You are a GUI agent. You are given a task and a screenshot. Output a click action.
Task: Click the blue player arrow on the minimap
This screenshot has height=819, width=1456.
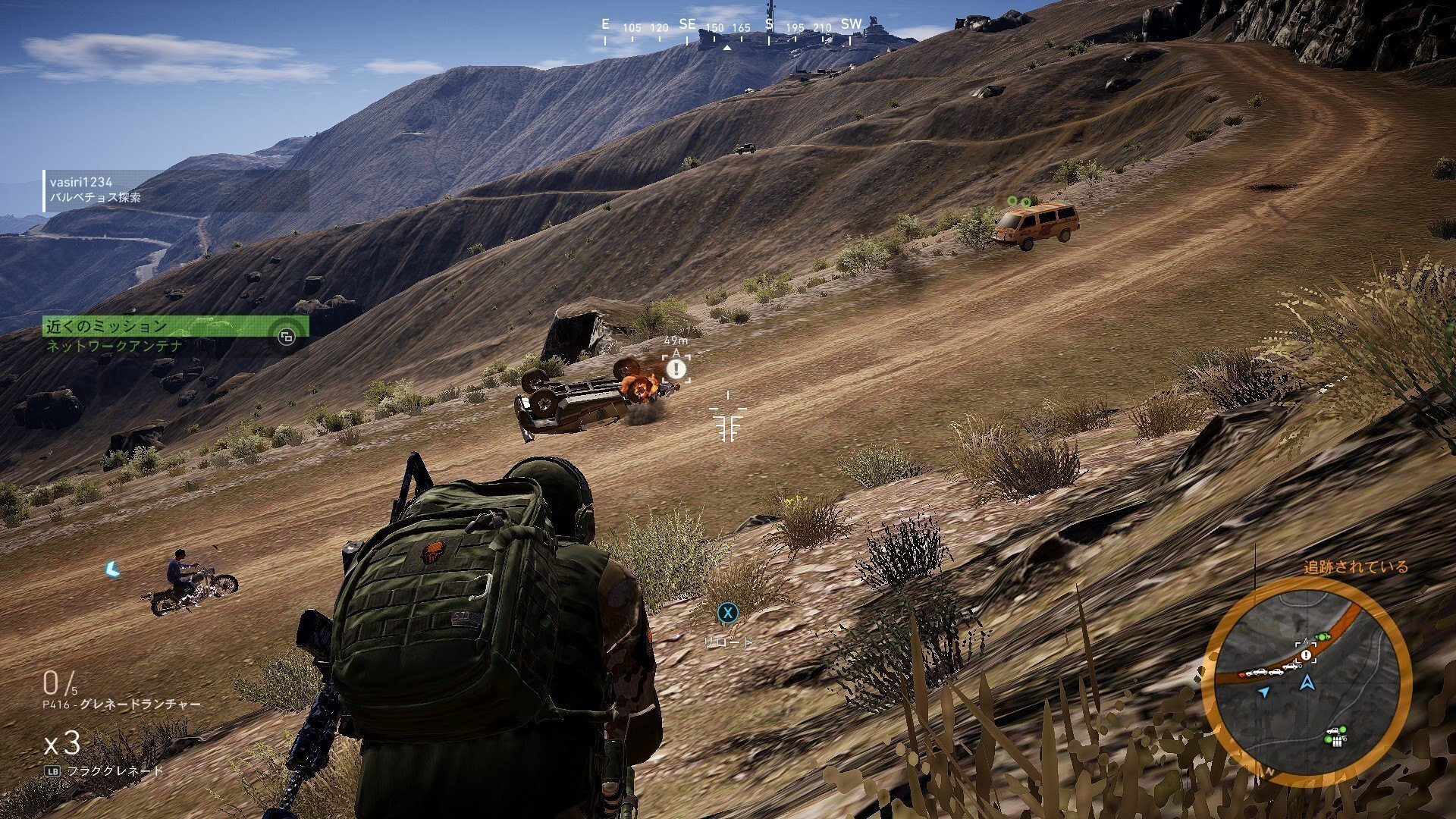tap(1307, 682)
